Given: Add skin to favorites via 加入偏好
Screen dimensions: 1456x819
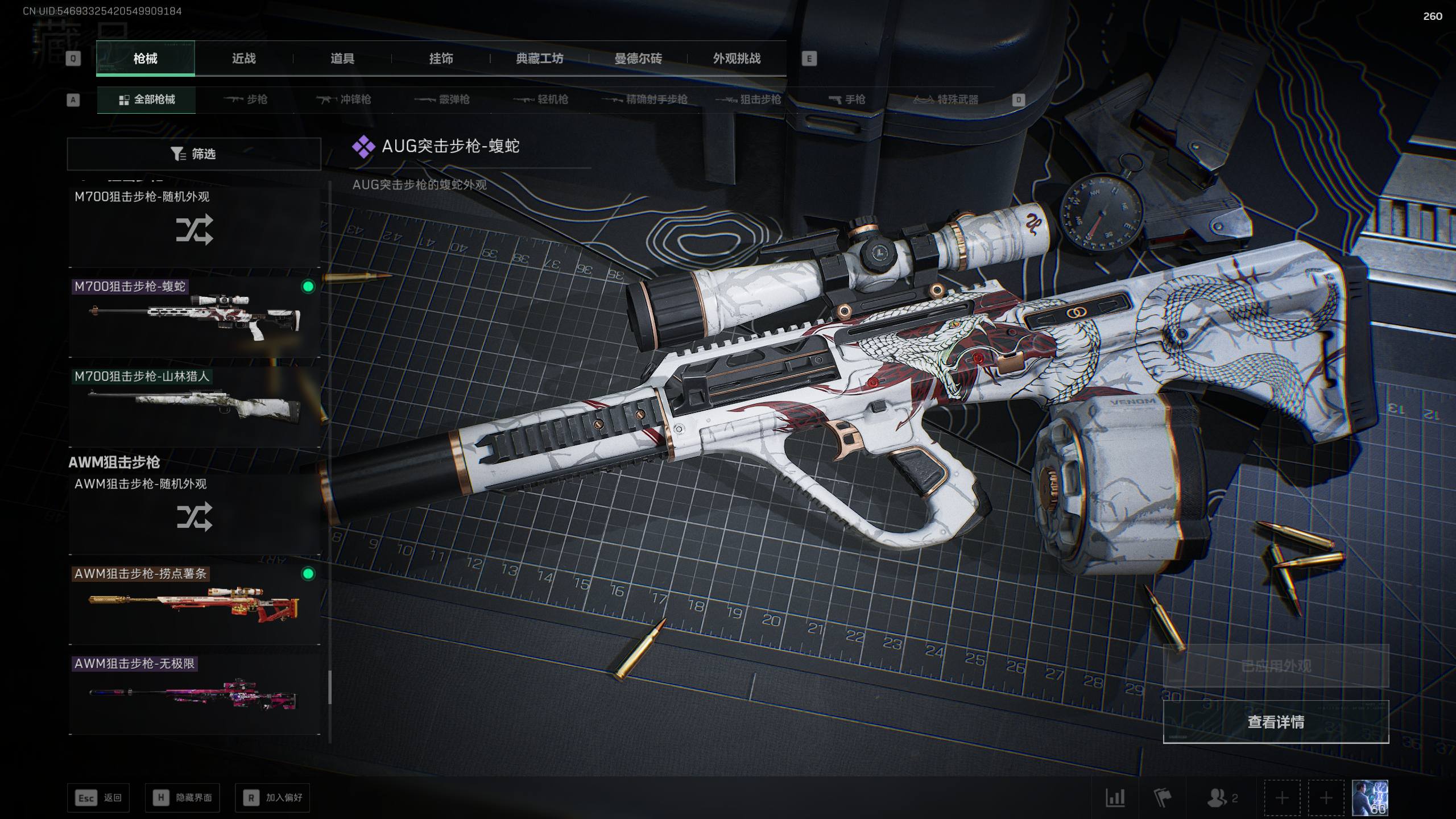Looking at the screenshot, I should pos(272,798).
